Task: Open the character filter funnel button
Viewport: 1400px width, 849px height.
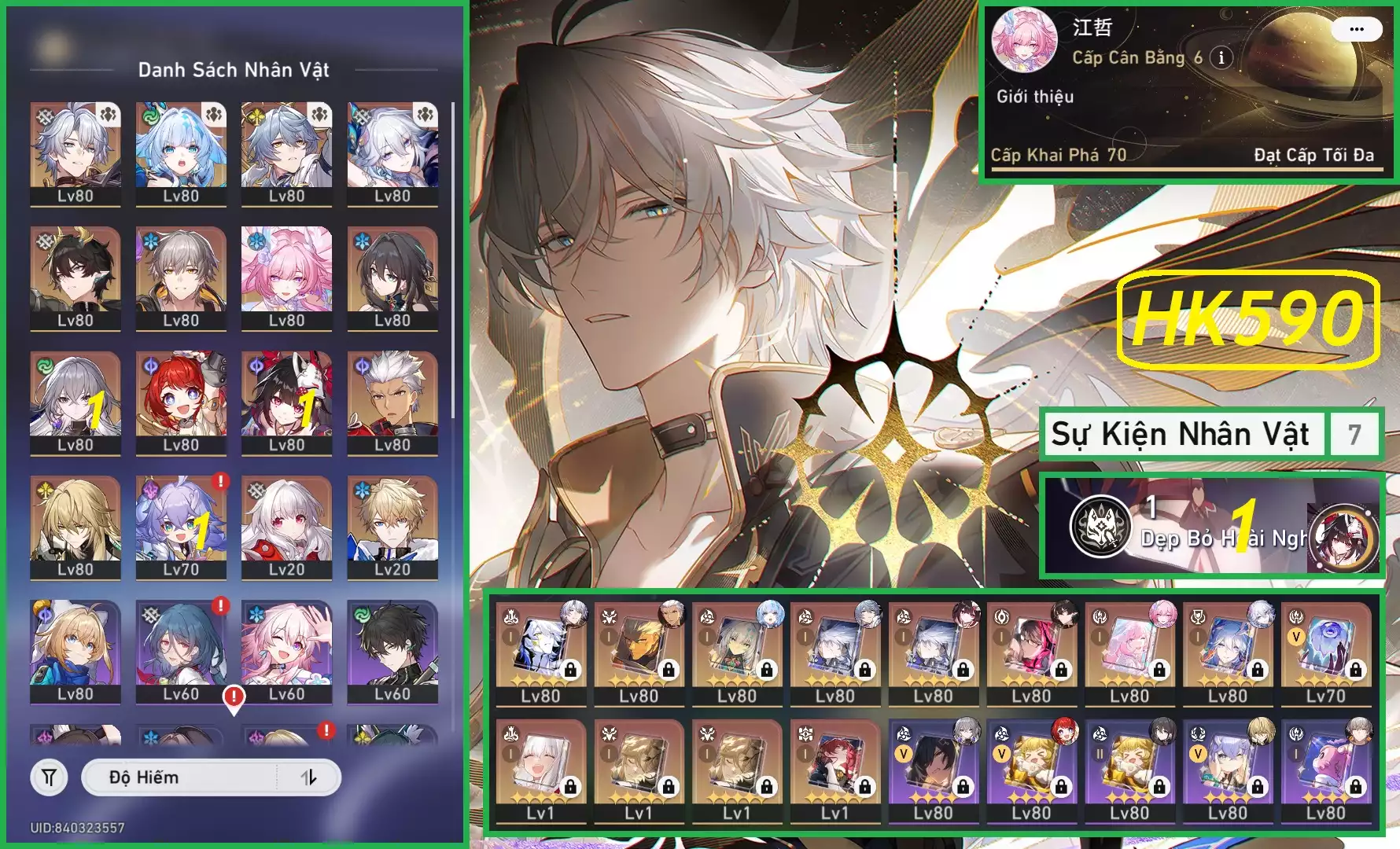Action: tap(49, 777)
